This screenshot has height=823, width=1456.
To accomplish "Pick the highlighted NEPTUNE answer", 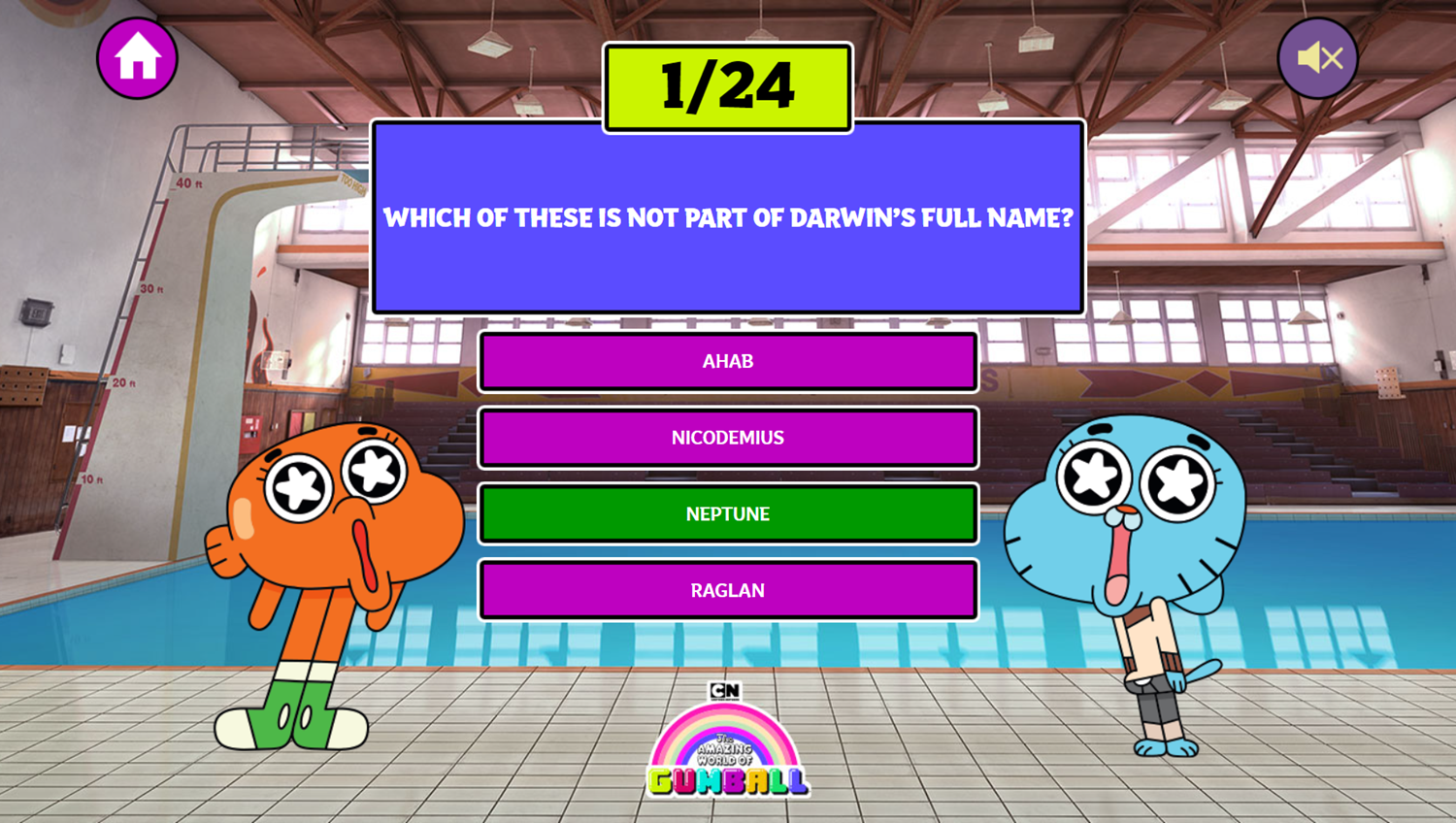I will click(726, 513).
